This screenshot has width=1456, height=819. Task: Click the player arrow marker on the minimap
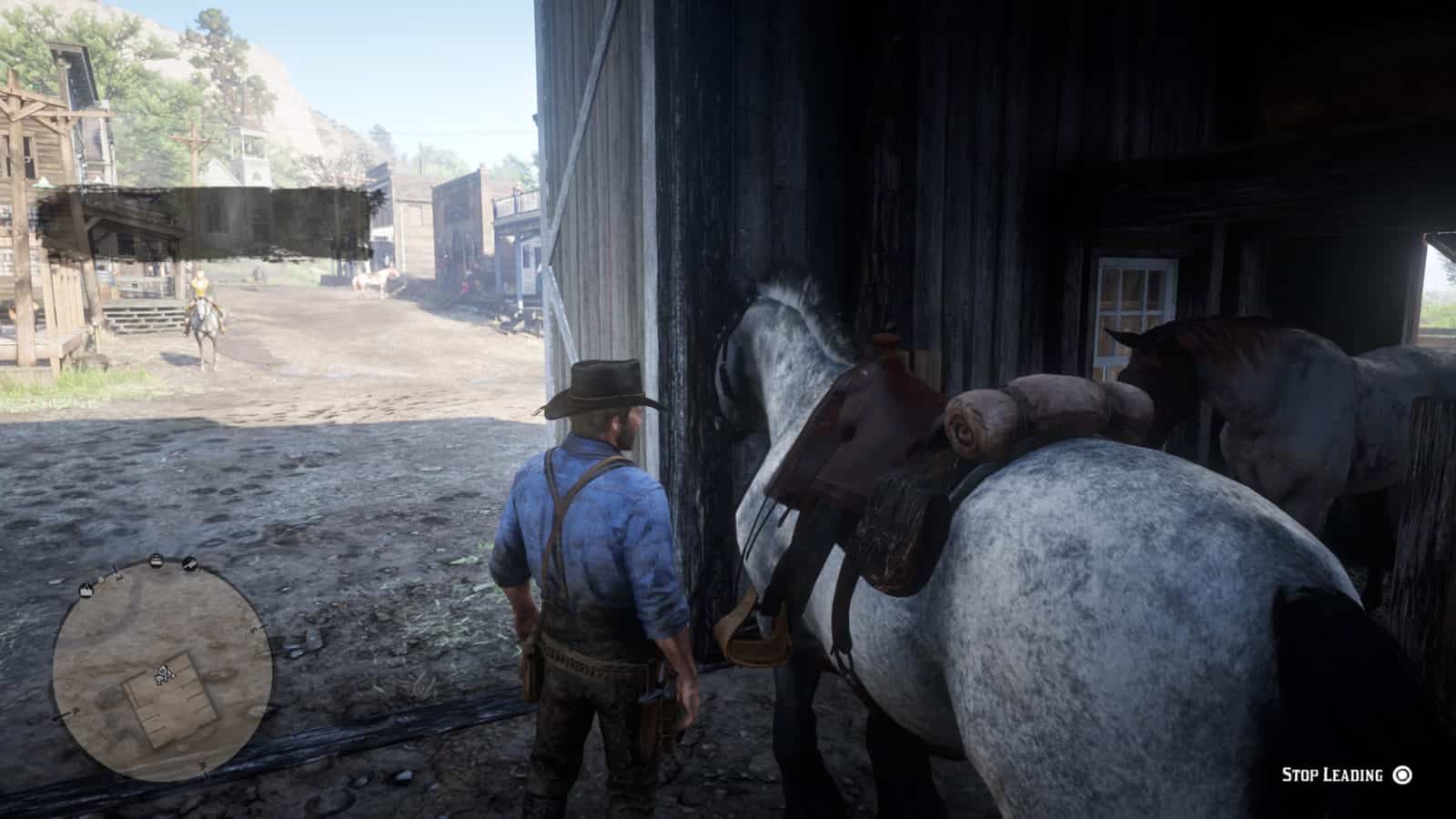[165, 669]
